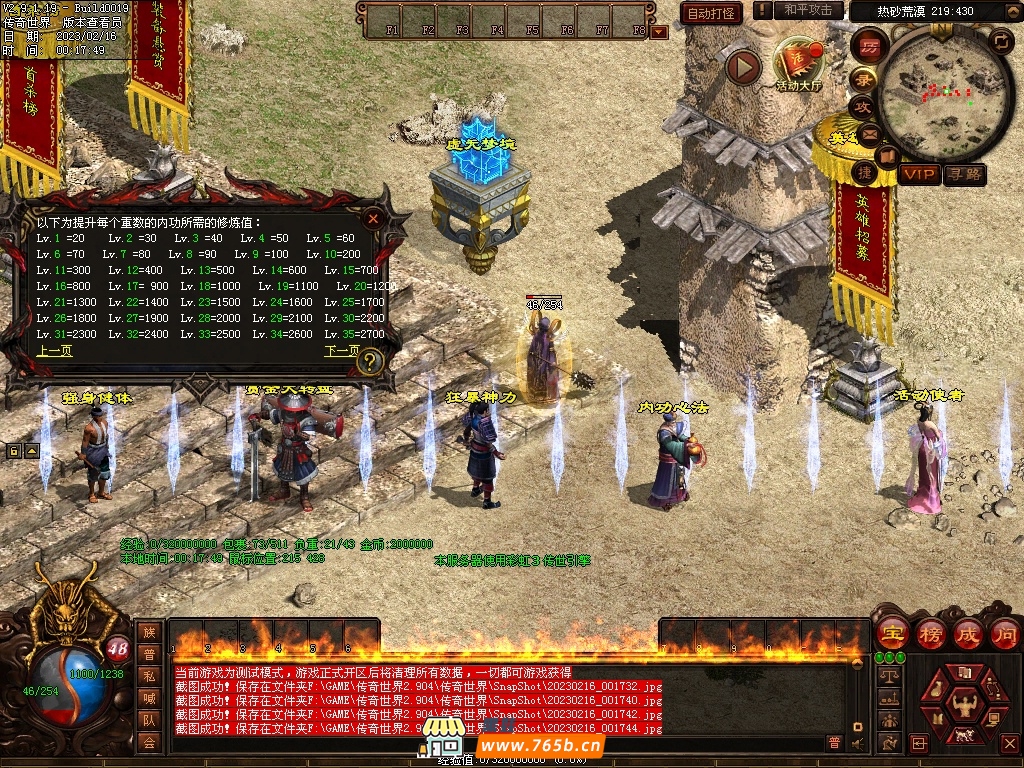Switch chat to the 队 team channel
The height and width of the screenshot is (768, 1024).
(149, 719)
